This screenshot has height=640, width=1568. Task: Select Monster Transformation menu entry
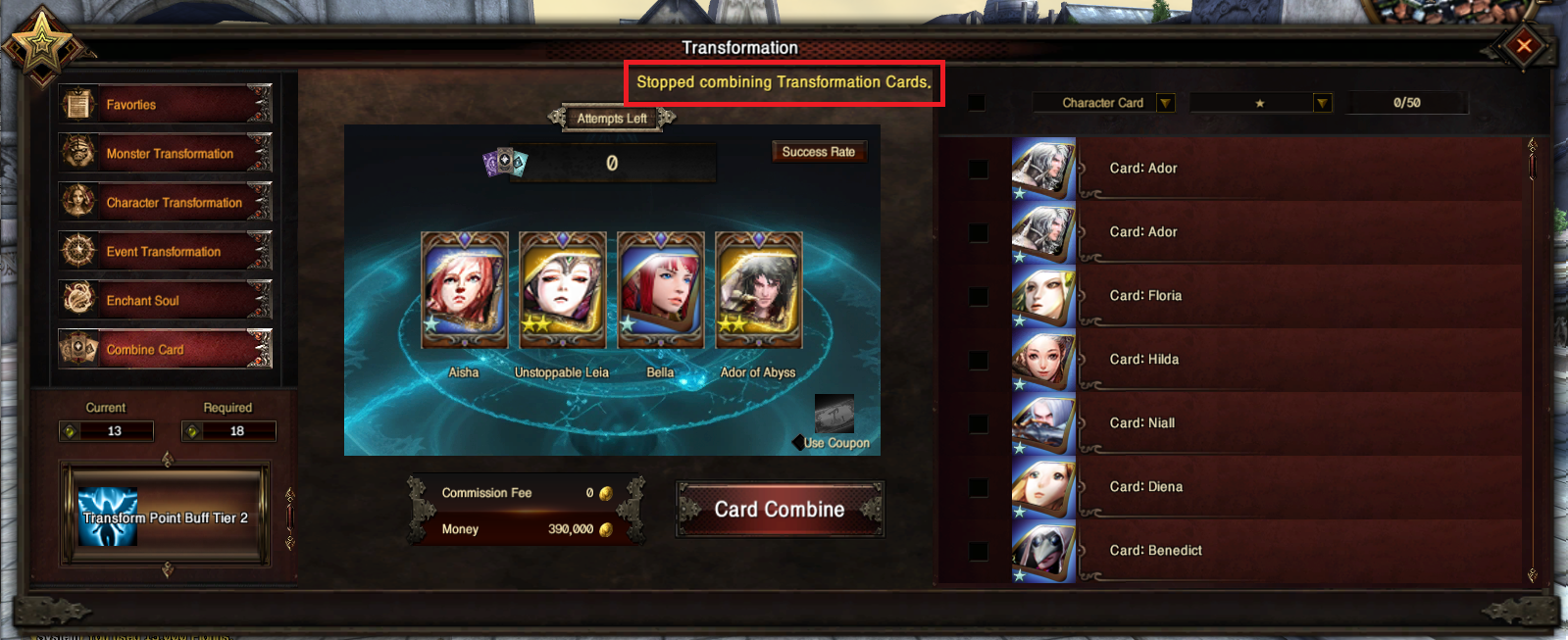165,153
